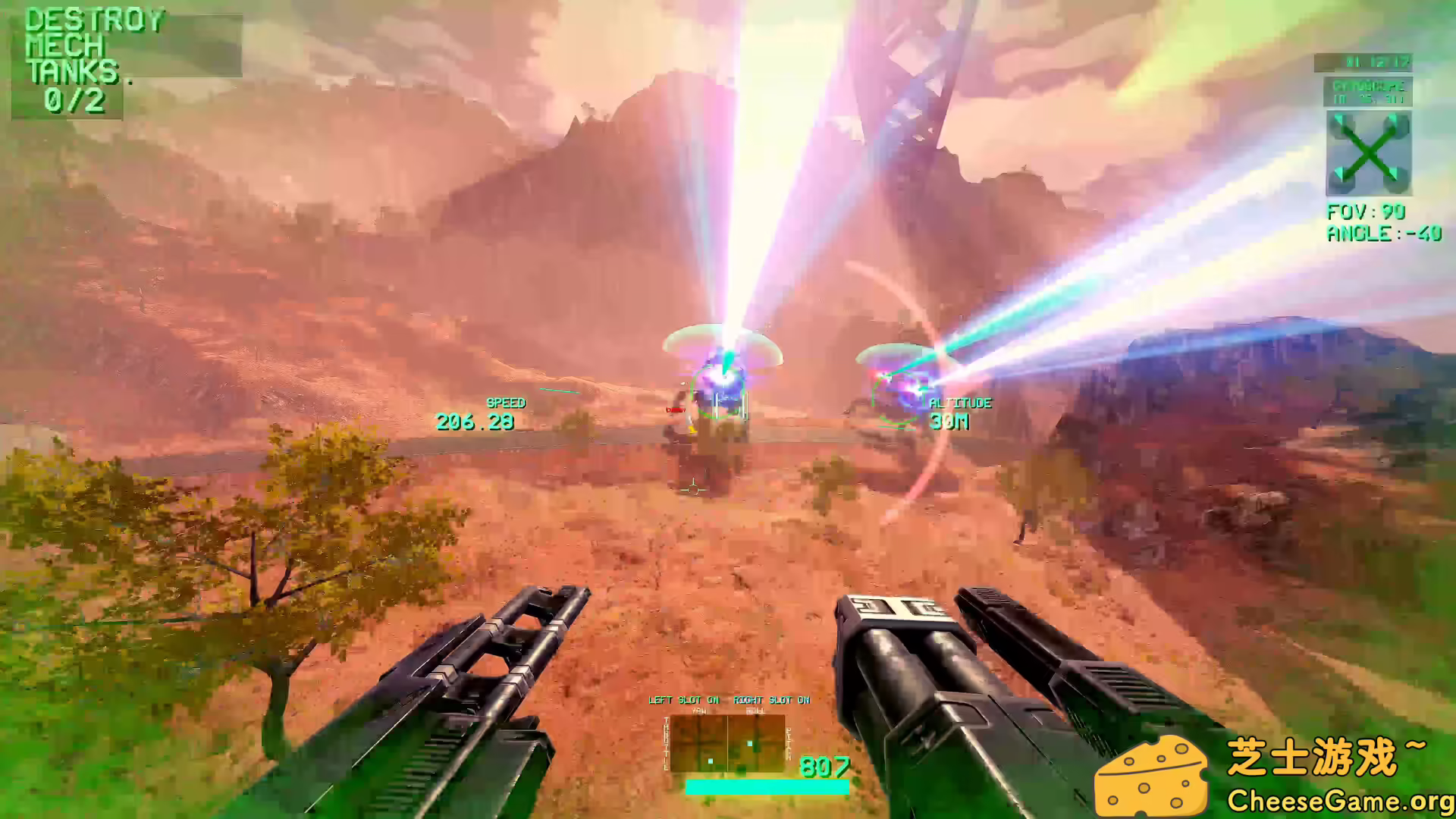Toggle LEFT SLOT ON indicator
This screenshot has width=1456, height=819.
point(682,699)
